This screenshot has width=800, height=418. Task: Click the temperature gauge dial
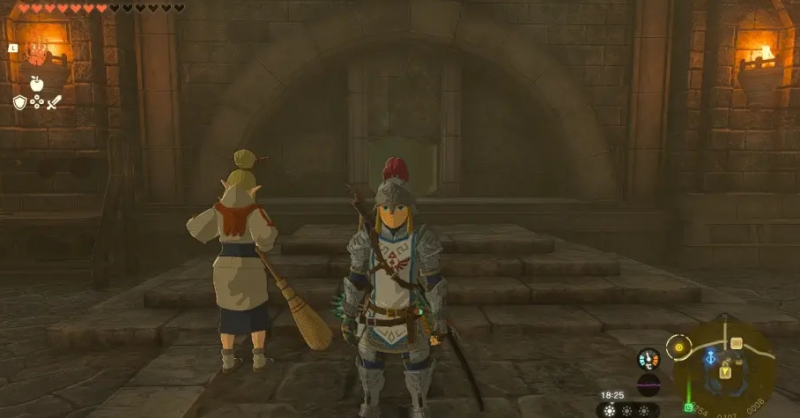click(649, 358)
